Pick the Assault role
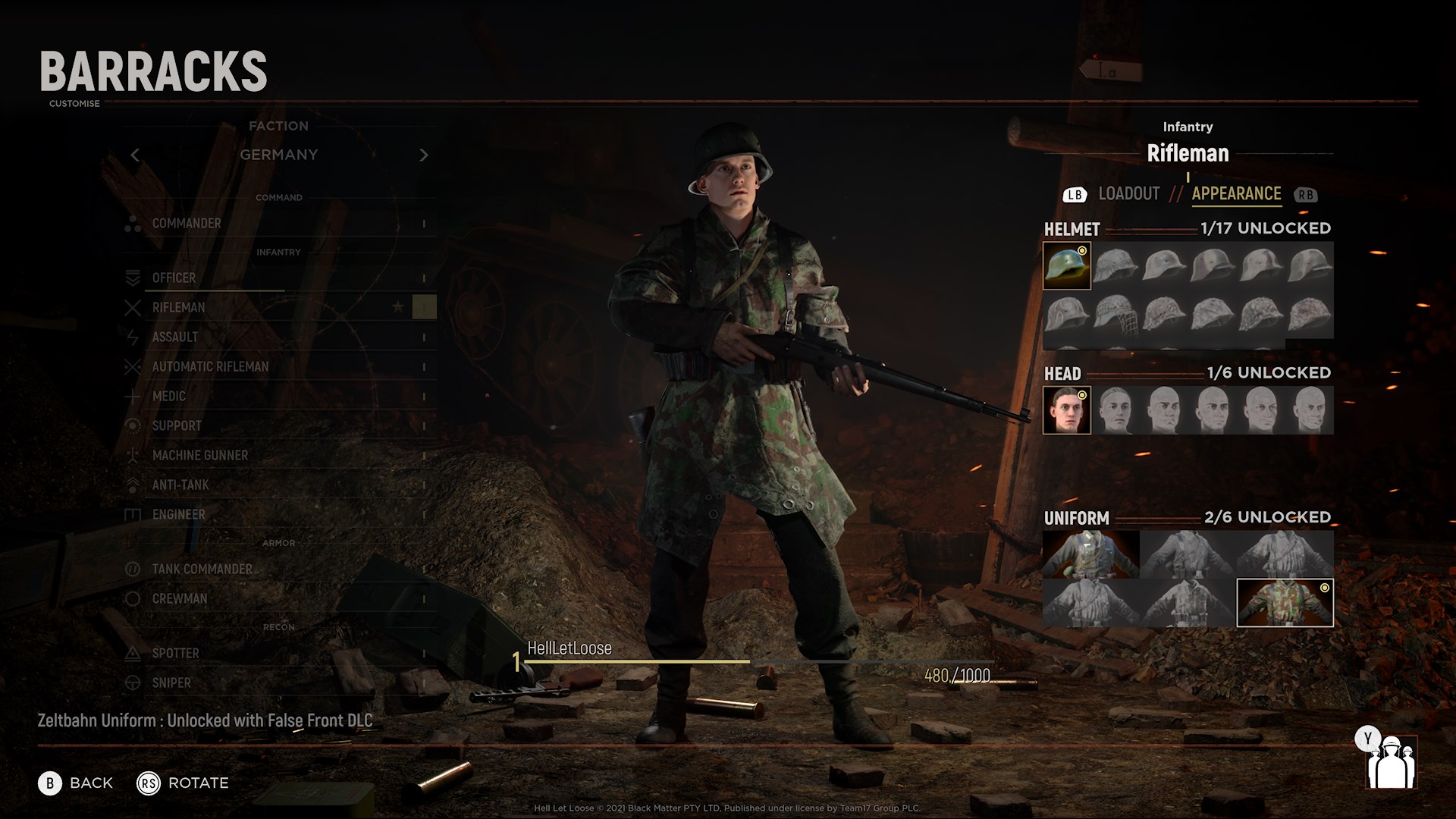This screenshot has width=1456, height=819. (175, 337)
